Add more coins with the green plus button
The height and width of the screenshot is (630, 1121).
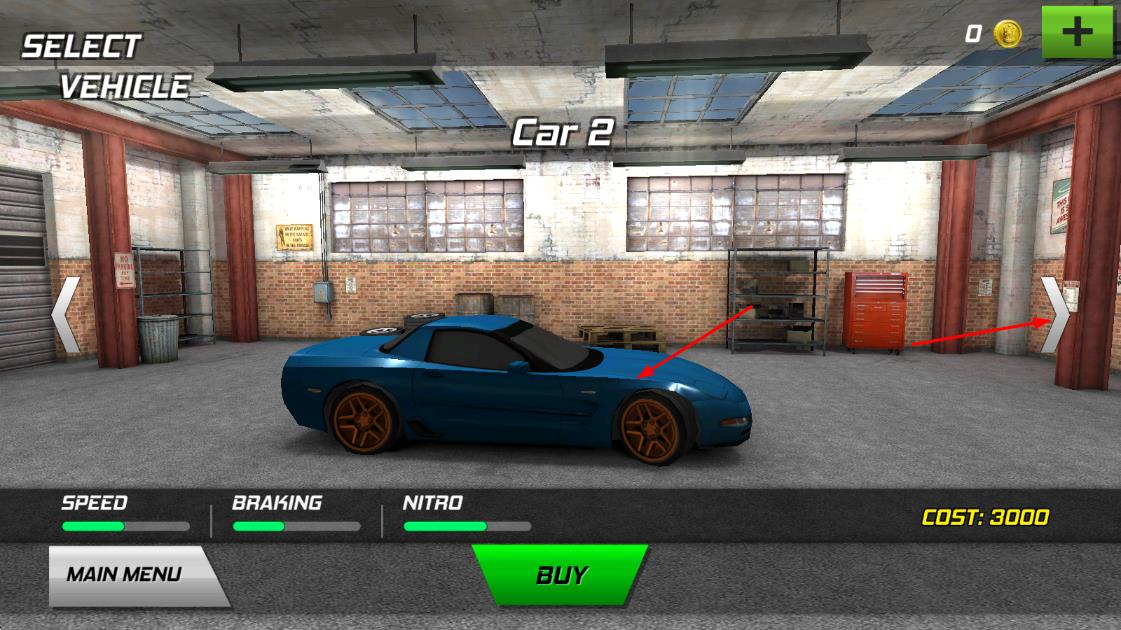(1076, 32)
